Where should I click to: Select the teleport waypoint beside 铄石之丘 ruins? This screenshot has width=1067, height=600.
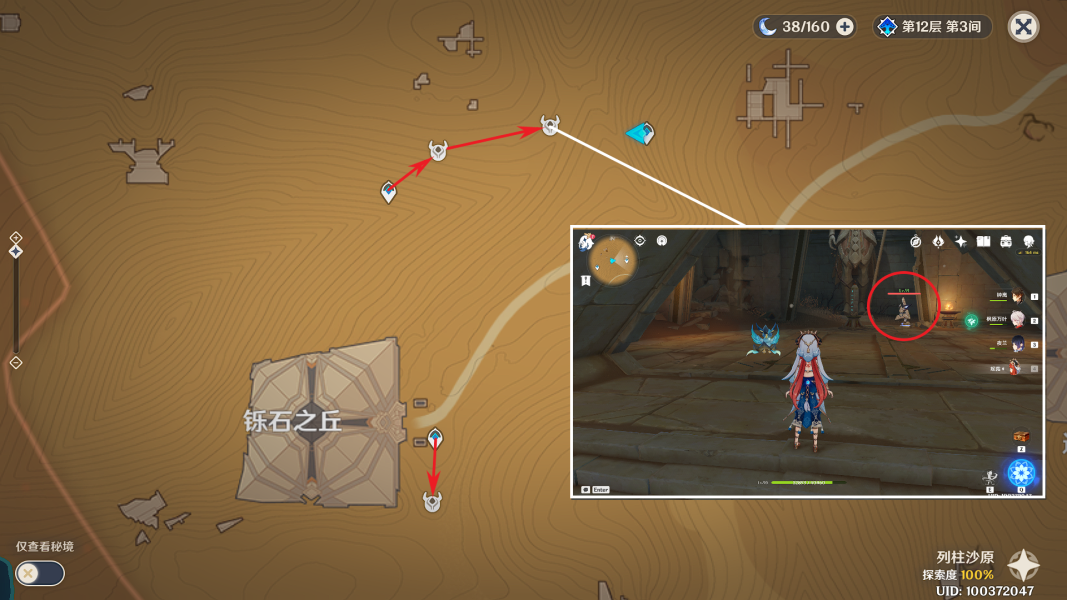point(435,438)
